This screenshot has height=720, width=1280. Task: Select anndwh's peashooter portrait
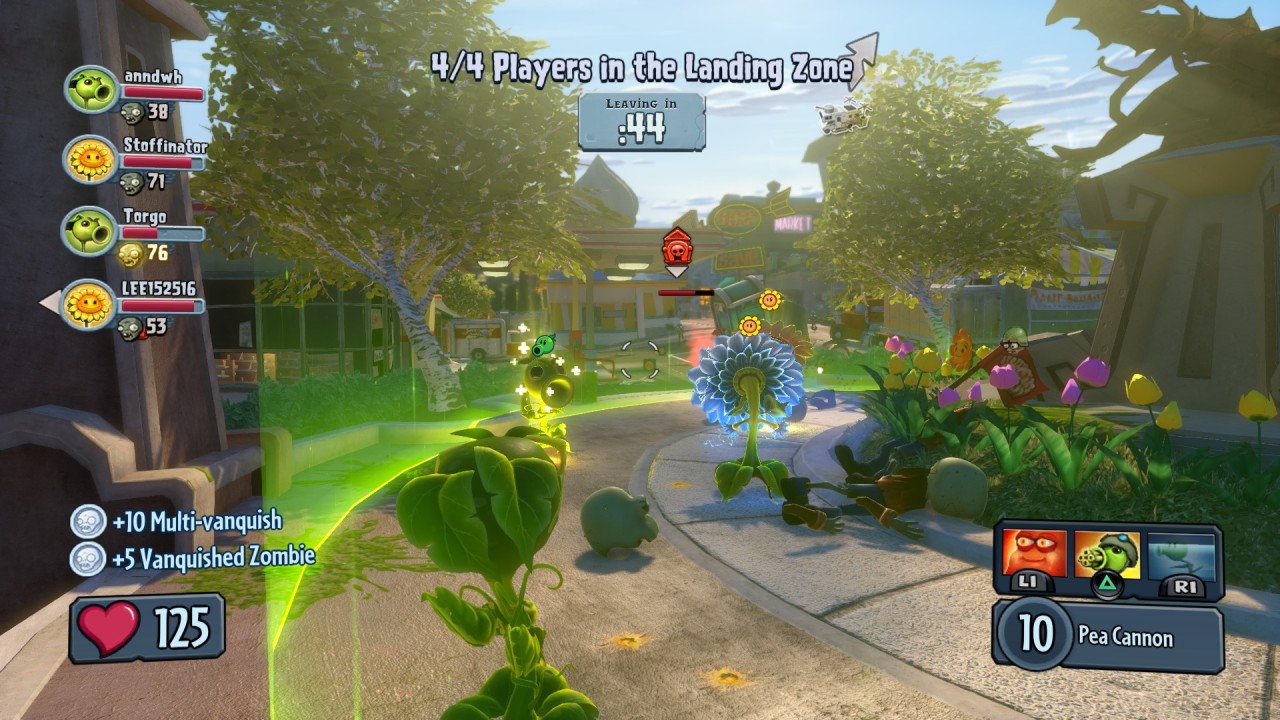tap(92, 89)
